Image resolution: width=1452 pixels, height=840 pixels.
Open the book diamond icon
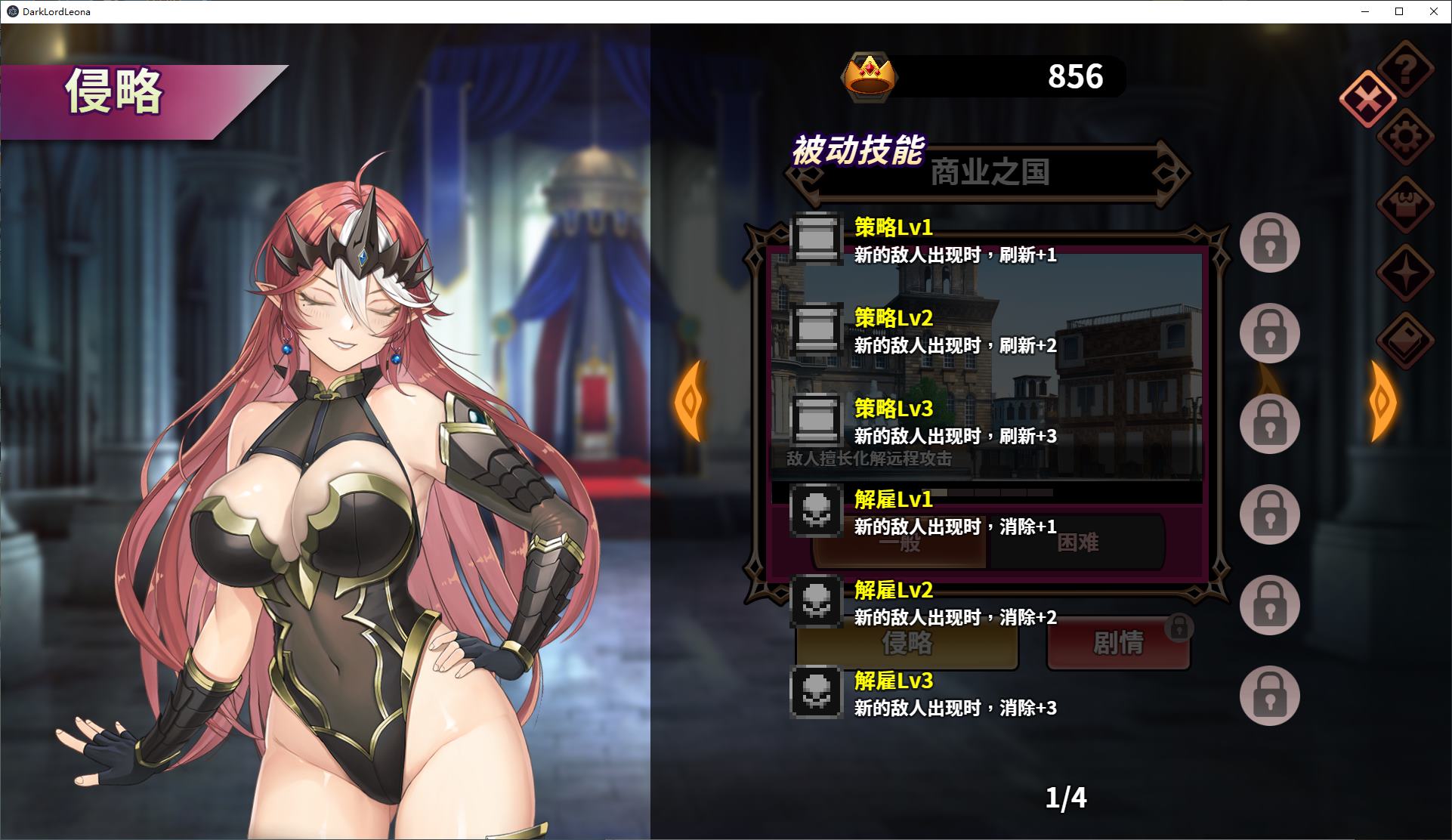1405,340
